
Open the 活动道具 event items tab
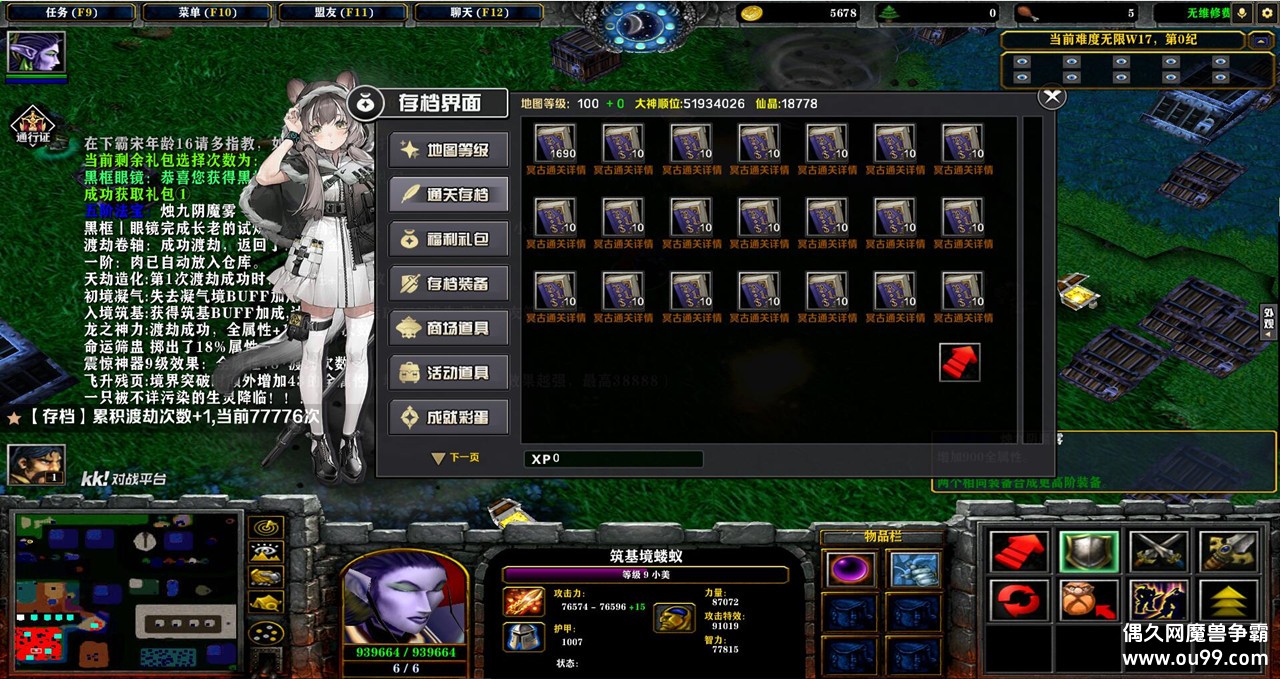tap(449, 373)
